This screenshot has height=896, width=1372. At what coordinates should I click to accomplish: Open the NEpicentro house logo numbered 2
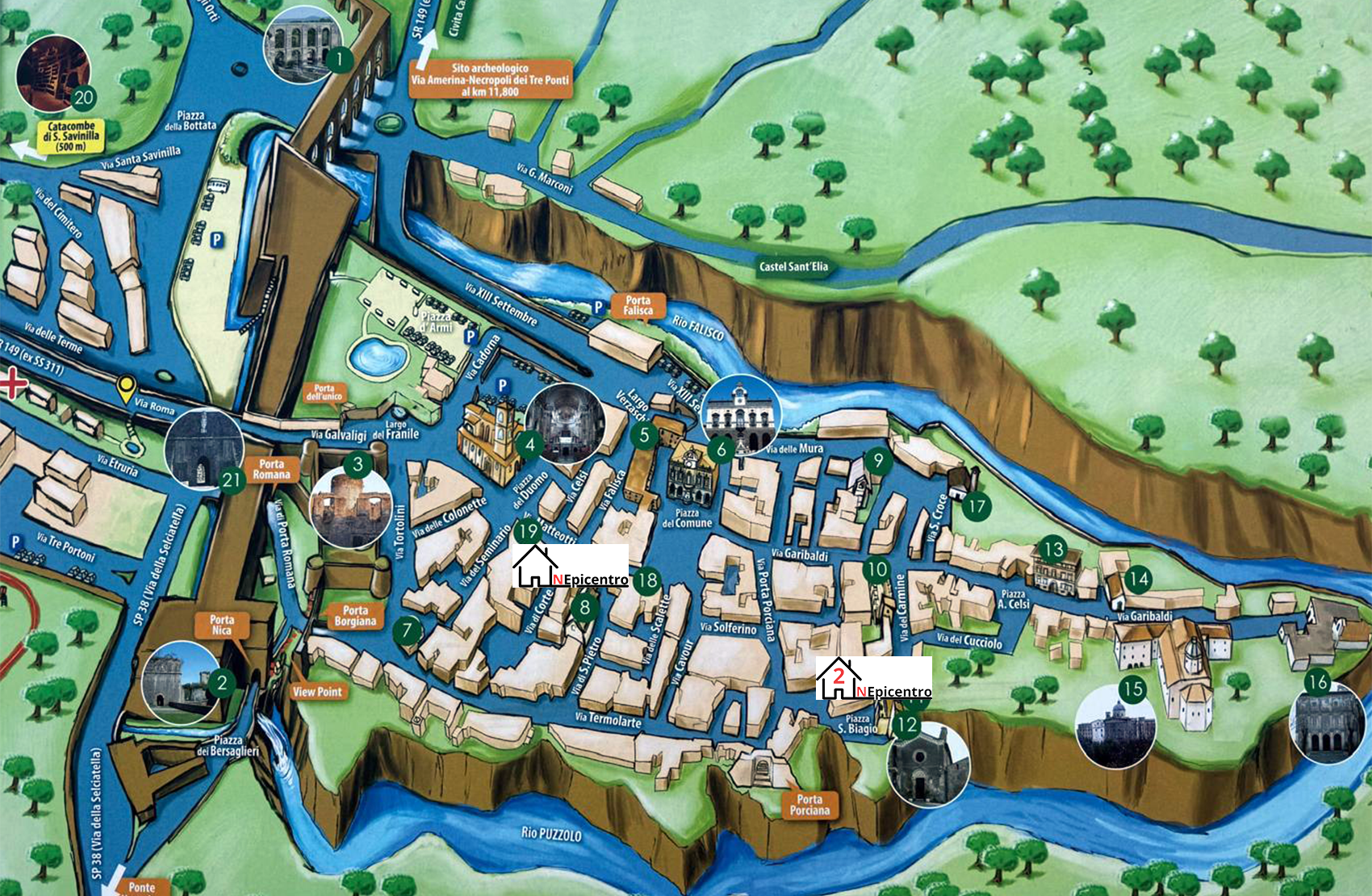[874, 678]
